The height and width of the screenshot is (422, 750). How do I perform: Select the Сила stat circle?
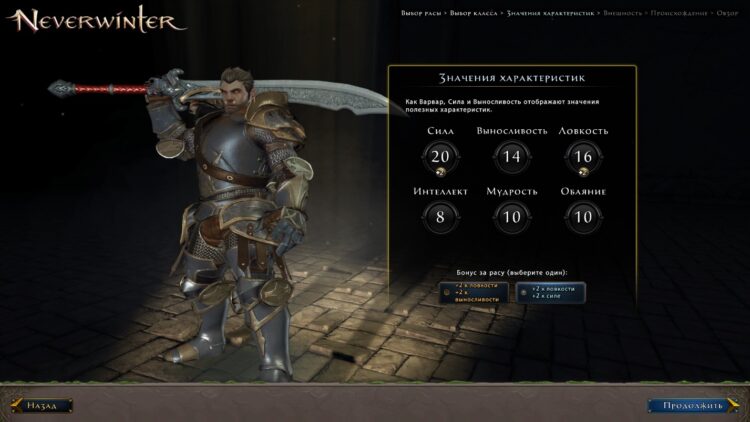click(x=440, y=156)
